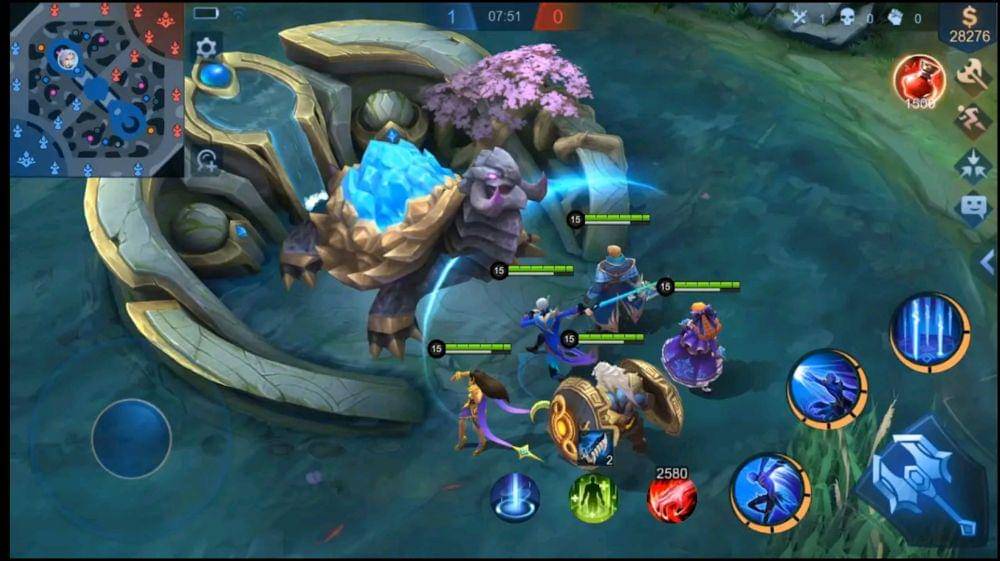This screenshot has height=561, width=1000.
Task: Cast the blue dash kick skill
Action: click(770, 492)
